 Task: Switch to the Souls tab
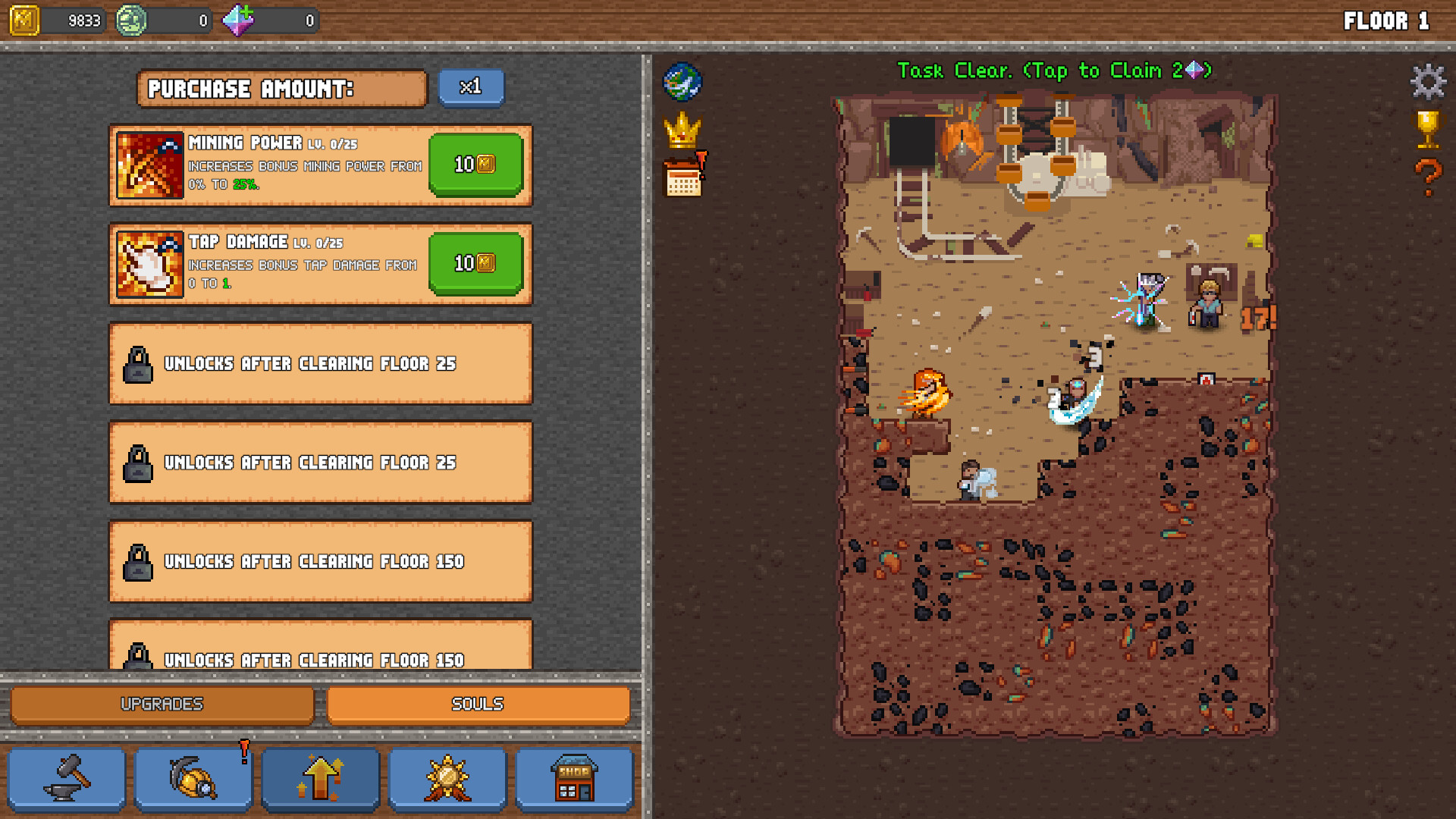[478, 703]
